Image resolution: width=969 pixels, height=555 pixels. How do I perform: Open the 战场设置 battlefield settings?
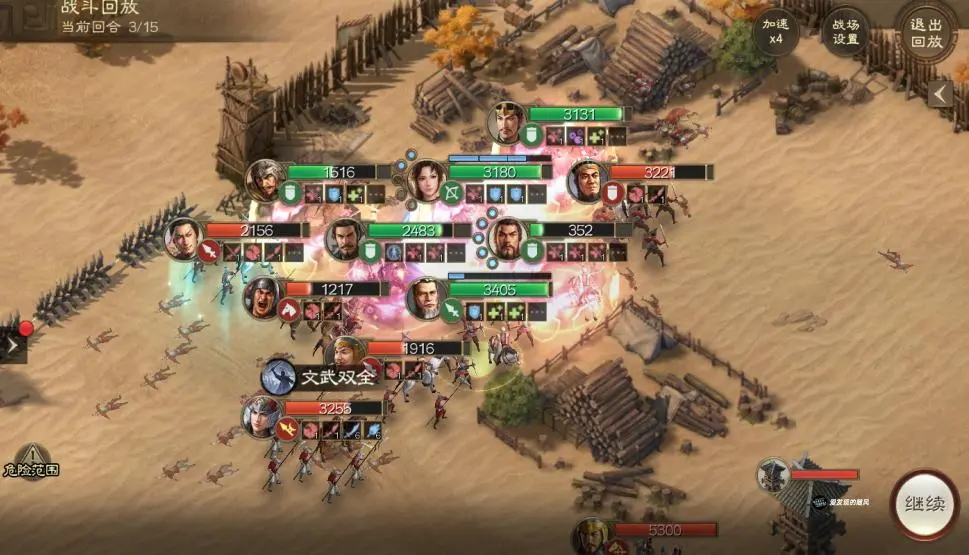[x=845, y=33]
